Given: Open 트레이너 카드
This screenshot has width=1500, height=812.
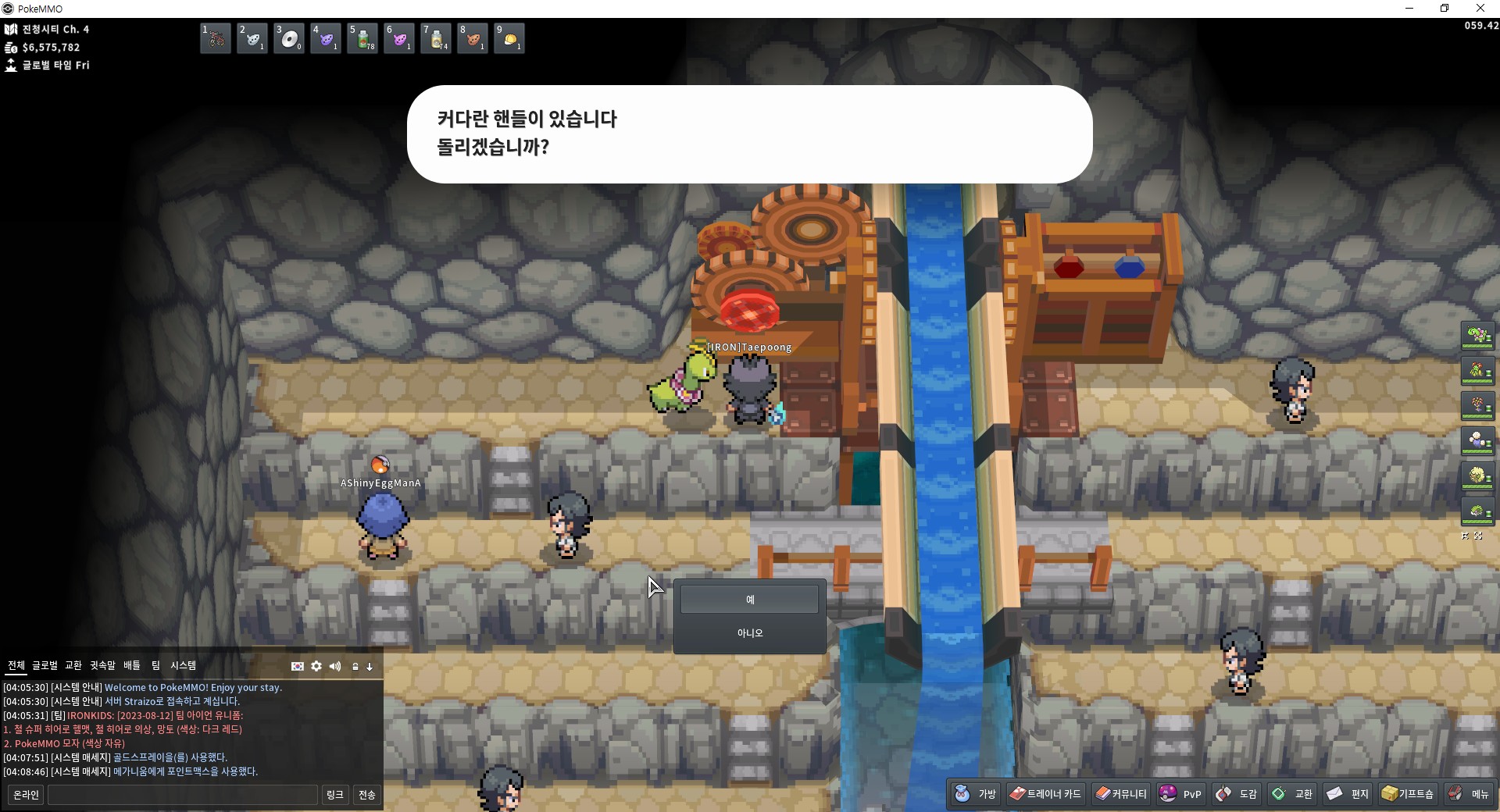Looking at the screenshot, I should [x=1045, y=794].
